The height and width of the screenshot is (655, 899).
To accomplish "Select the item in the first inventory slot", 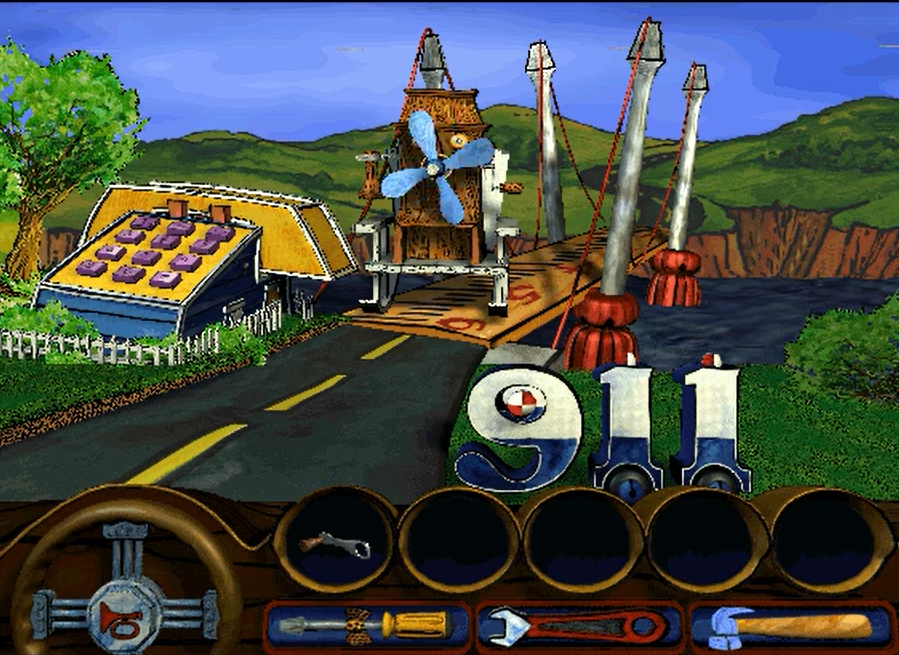I will pyautogui.click(x=335, y=543).
